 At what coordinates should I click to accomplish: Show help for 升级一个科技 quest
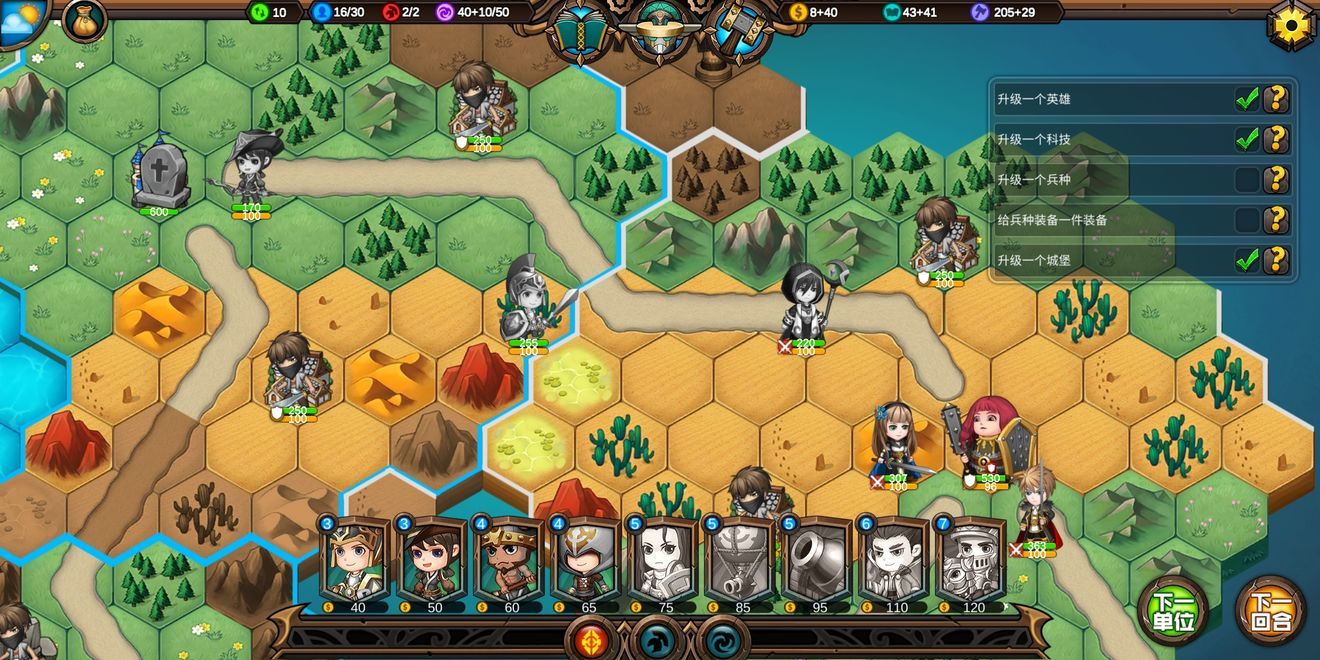(1275, 139)
